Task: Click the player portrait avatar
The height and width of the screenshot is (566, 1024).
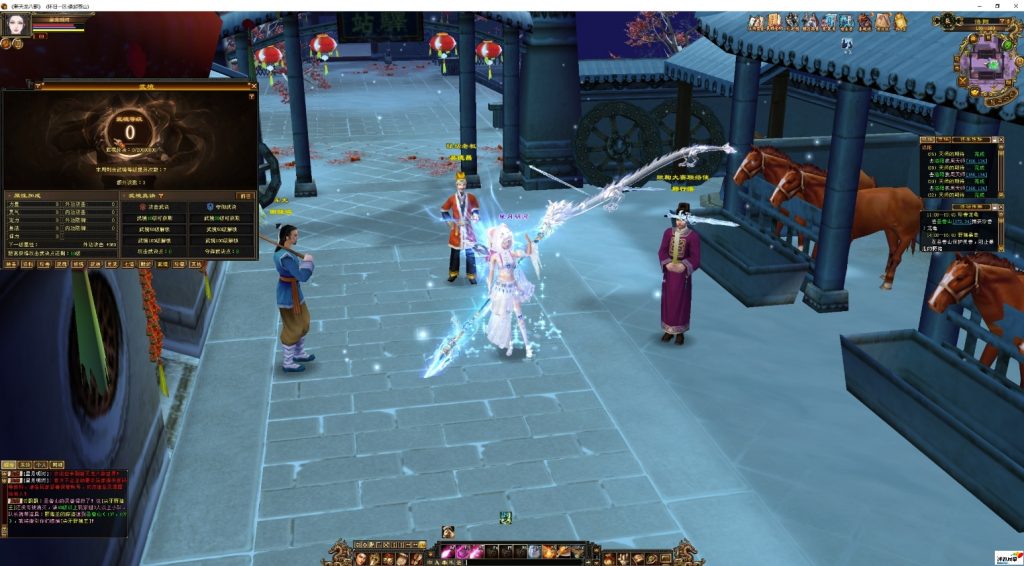Action: (15, 24)
